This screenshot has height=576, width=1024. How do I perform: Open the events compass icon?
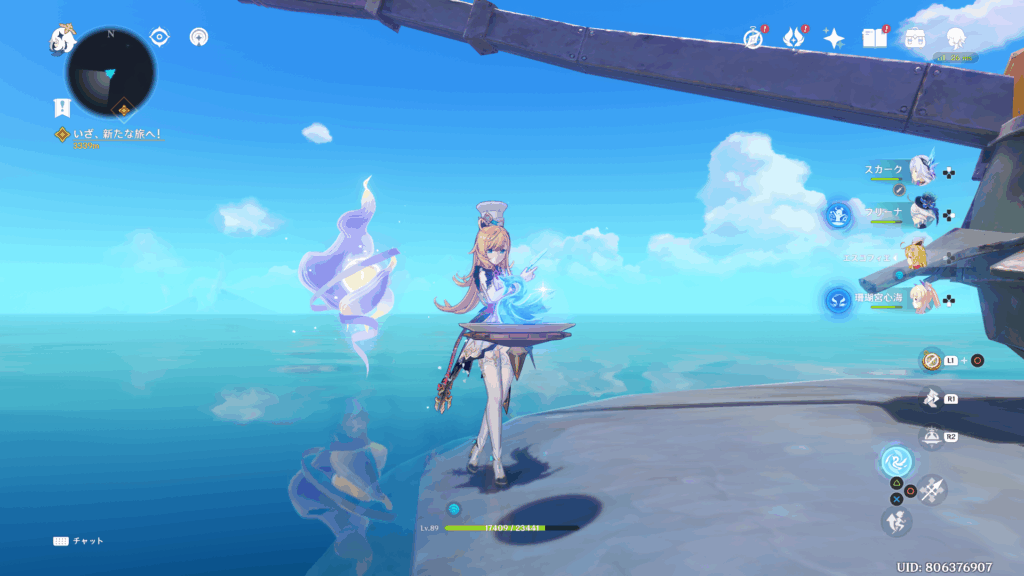[x=753, y=38]
